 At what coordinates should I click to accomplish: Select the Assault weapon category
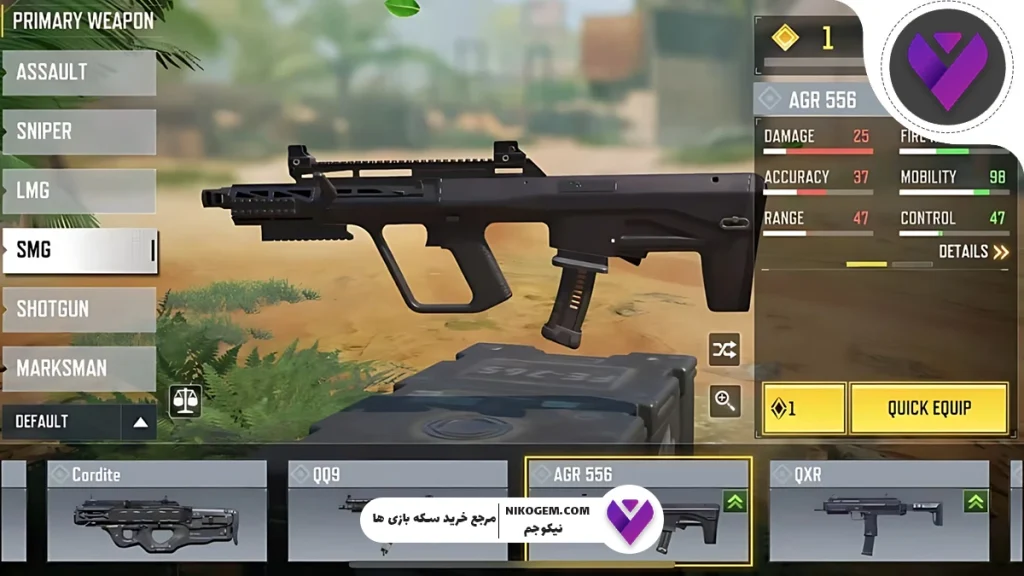pos(79,73)
